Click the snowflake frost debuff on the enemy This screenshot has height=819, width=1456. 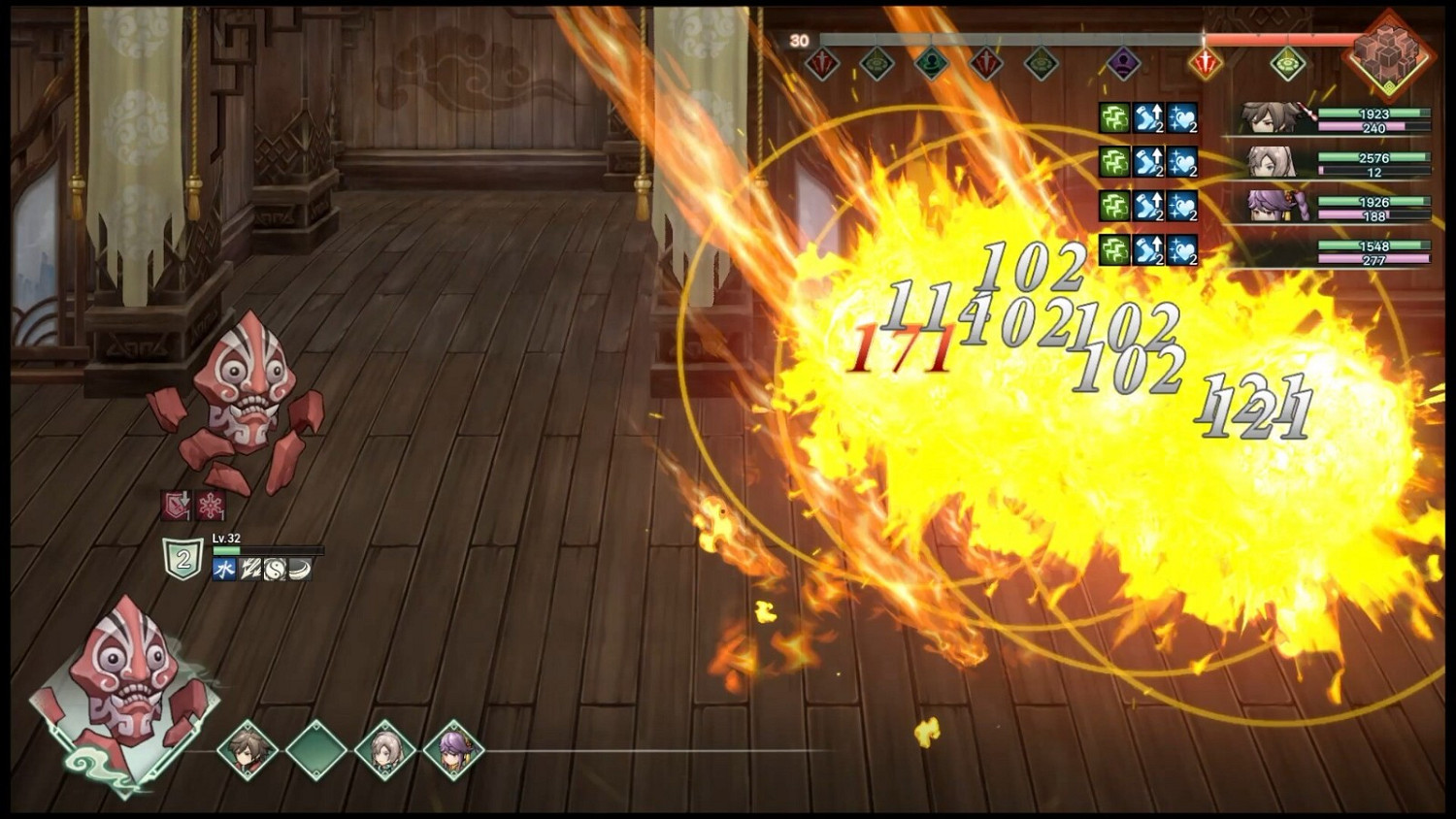coord(211,505)
